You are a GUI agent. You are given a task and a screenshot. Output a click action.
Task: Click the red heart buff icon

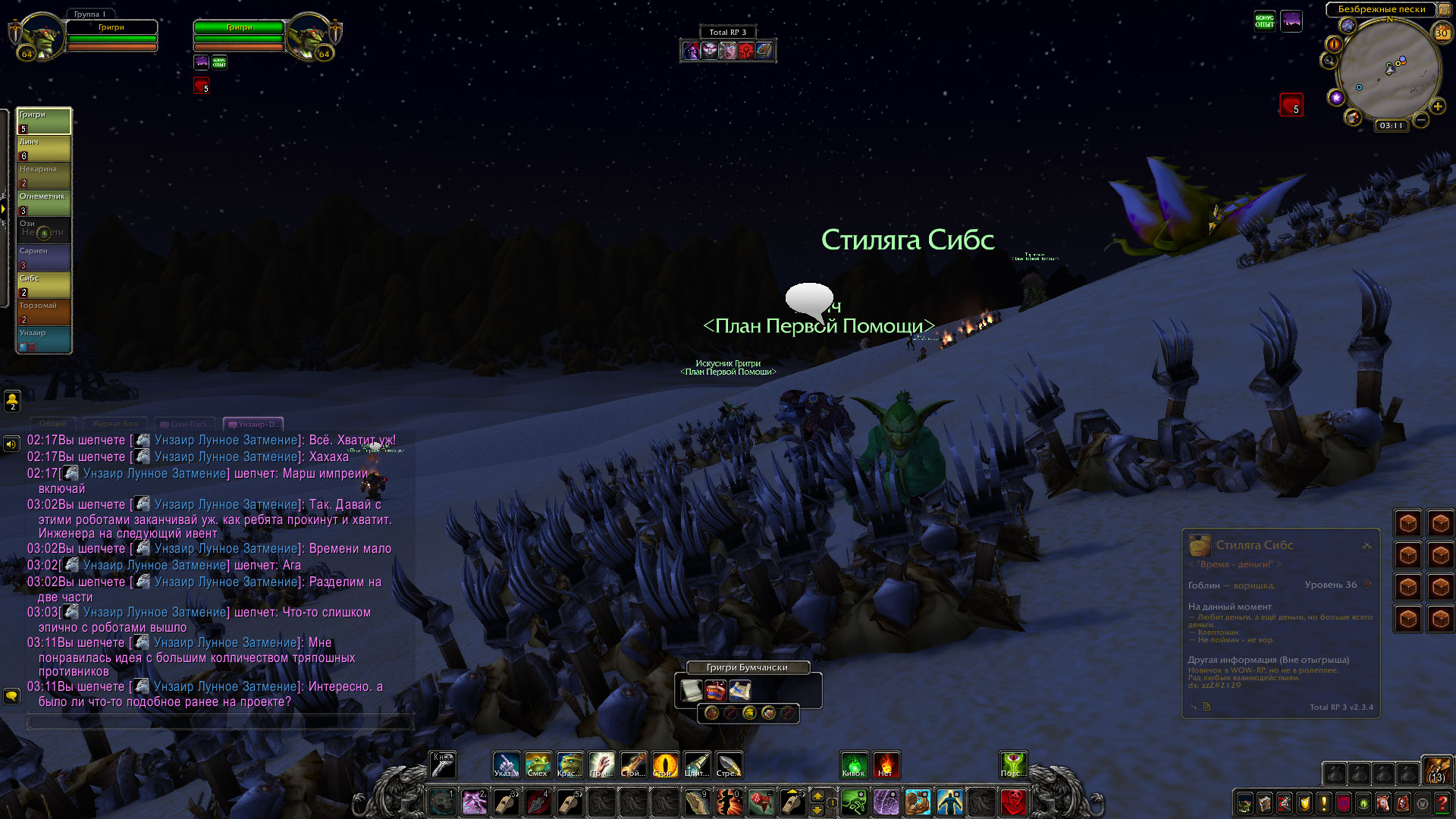coord(1291,104)
